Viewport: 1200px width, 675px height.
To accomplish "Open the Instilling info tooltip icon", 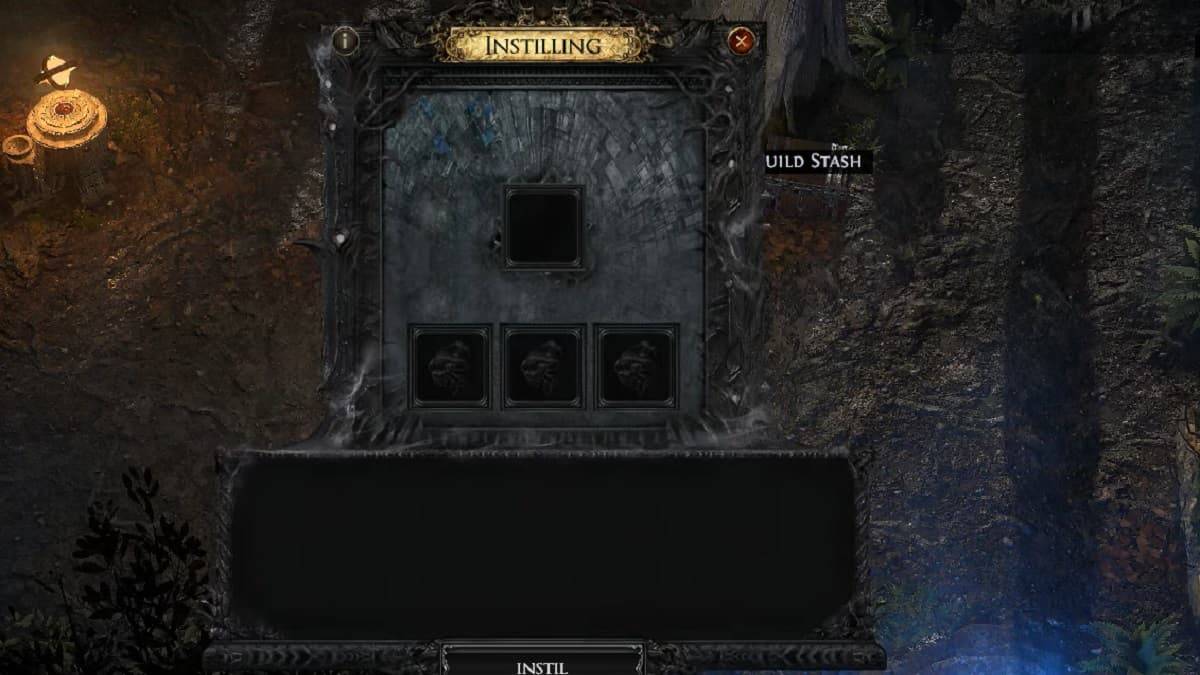I will [346, 41].
